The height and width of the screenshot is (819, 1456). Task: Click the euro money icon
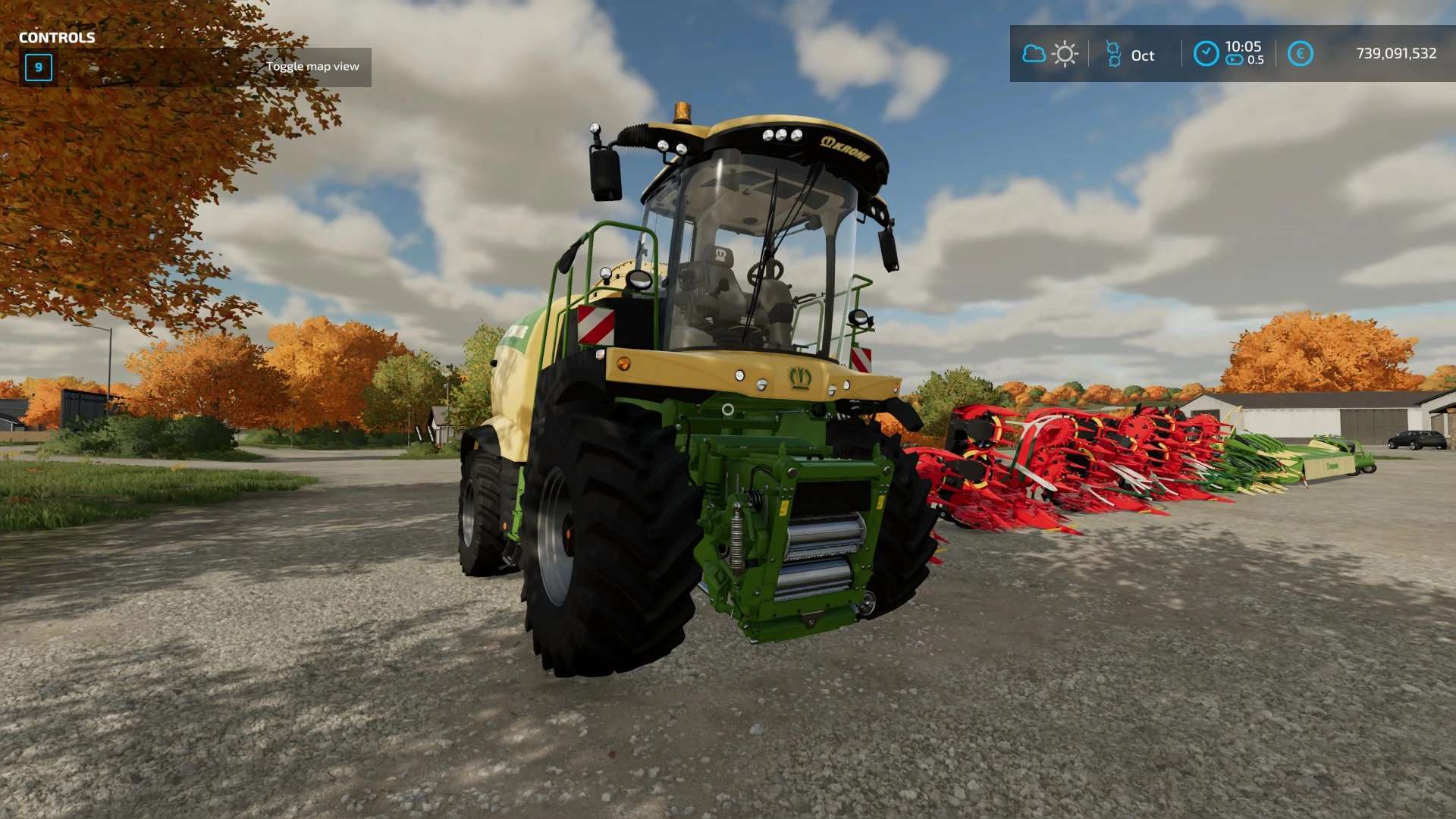point(1300,54)
